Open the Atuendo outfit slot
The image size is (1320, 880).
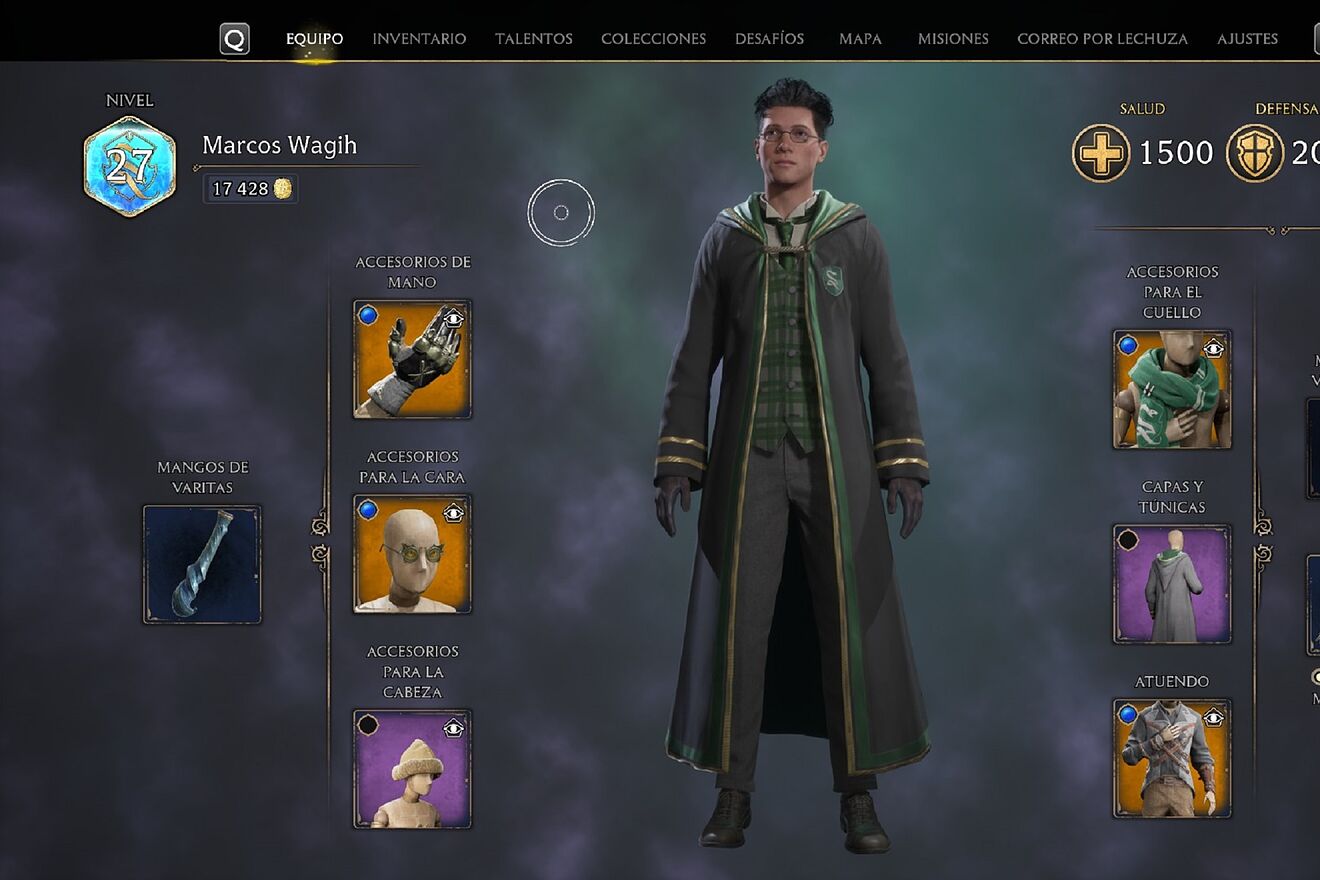(x=1170, y=758)
